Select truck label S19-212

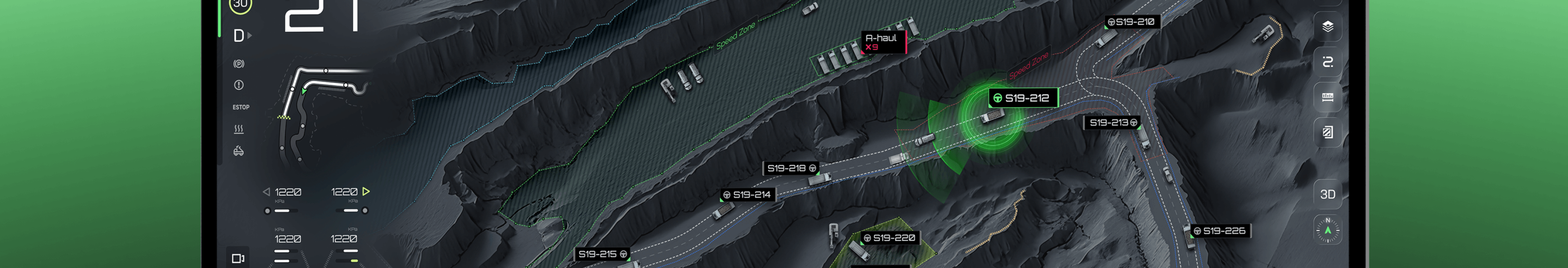1022,98
